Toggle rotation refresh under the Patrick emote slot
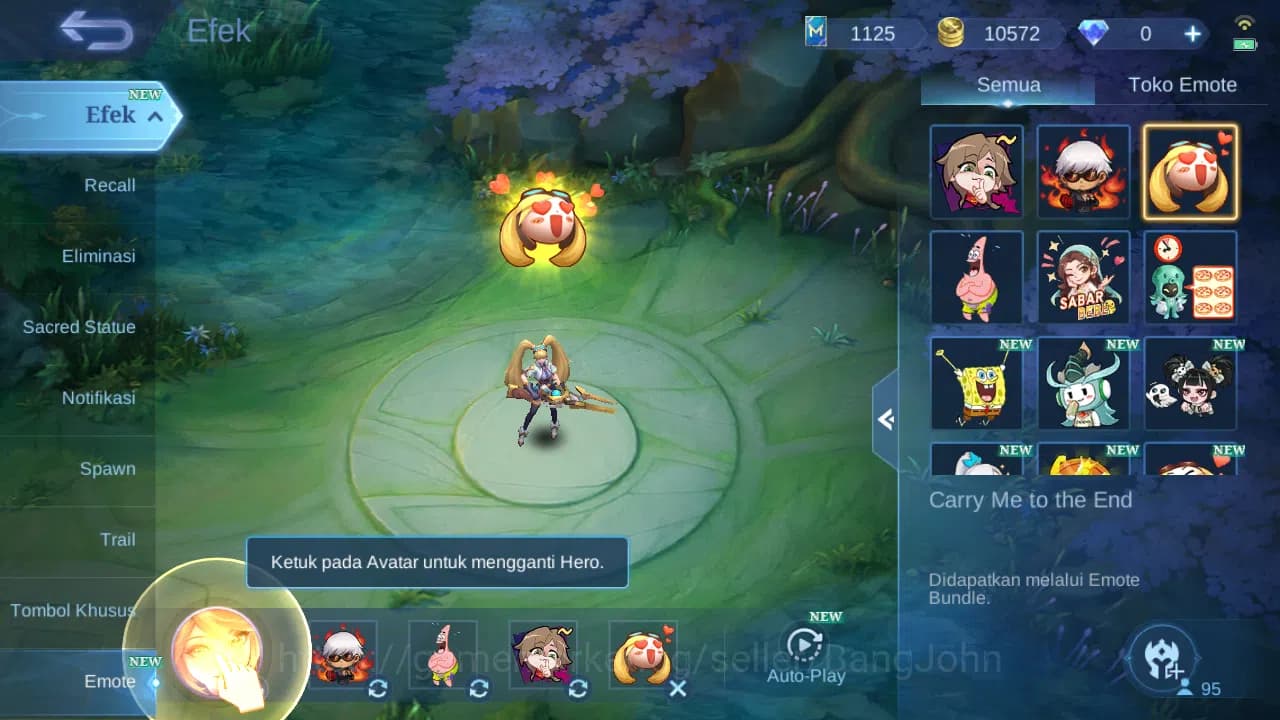Viewport: 1280px width, 720px height. pos(478,689)
